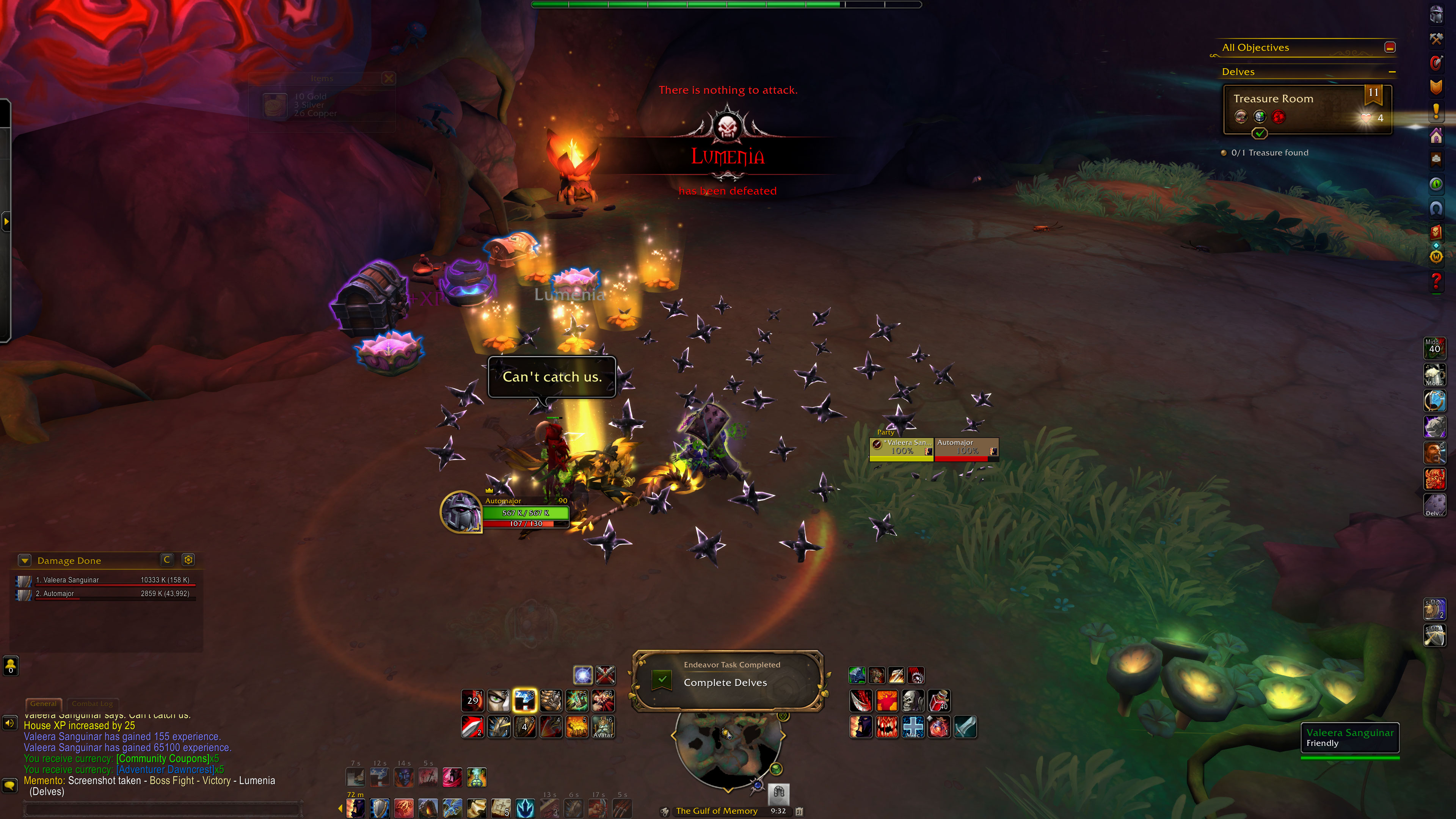Activate the Avatar ability

pos(602,727)
